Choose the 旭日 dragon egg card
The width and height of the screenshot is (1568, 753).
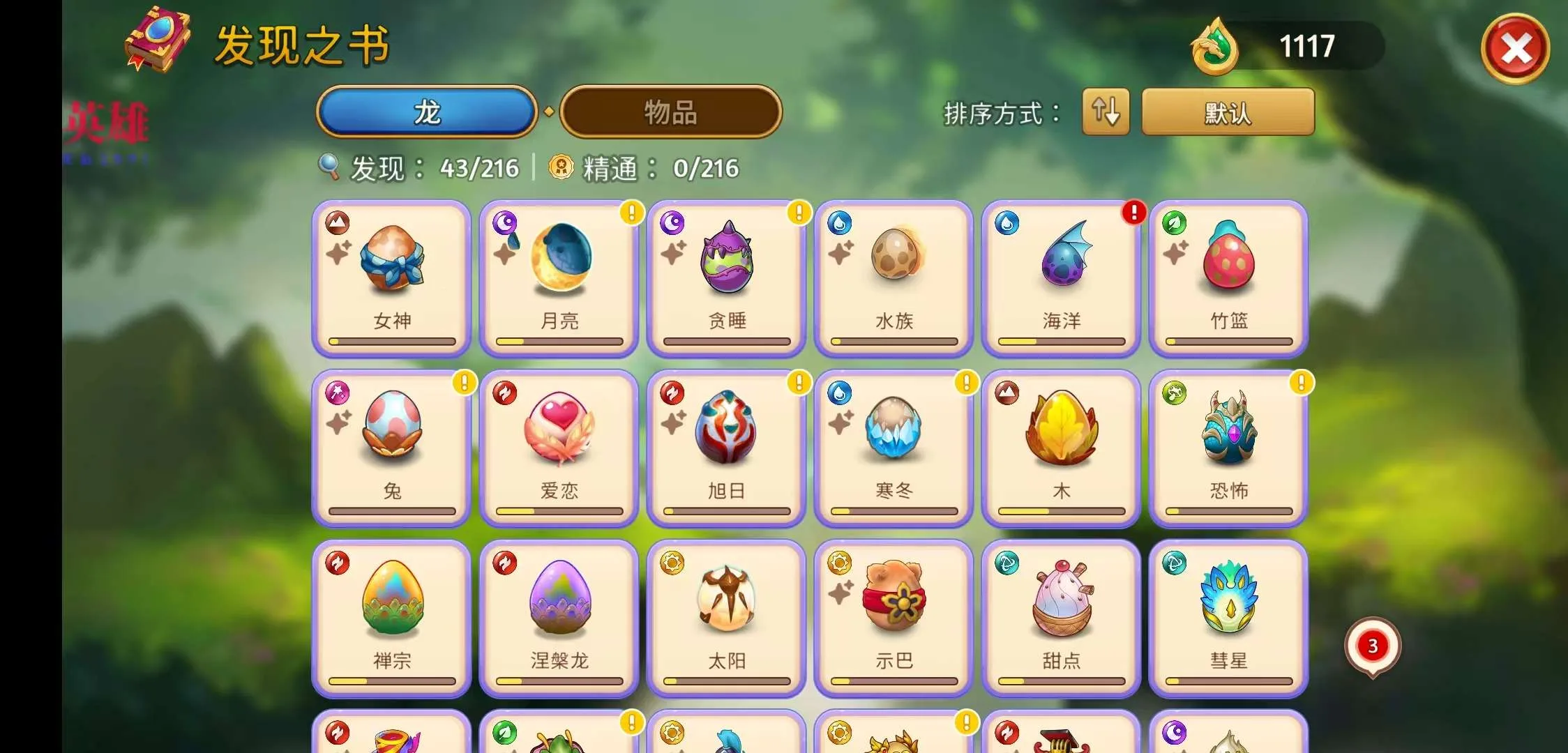tap(727, 448)
